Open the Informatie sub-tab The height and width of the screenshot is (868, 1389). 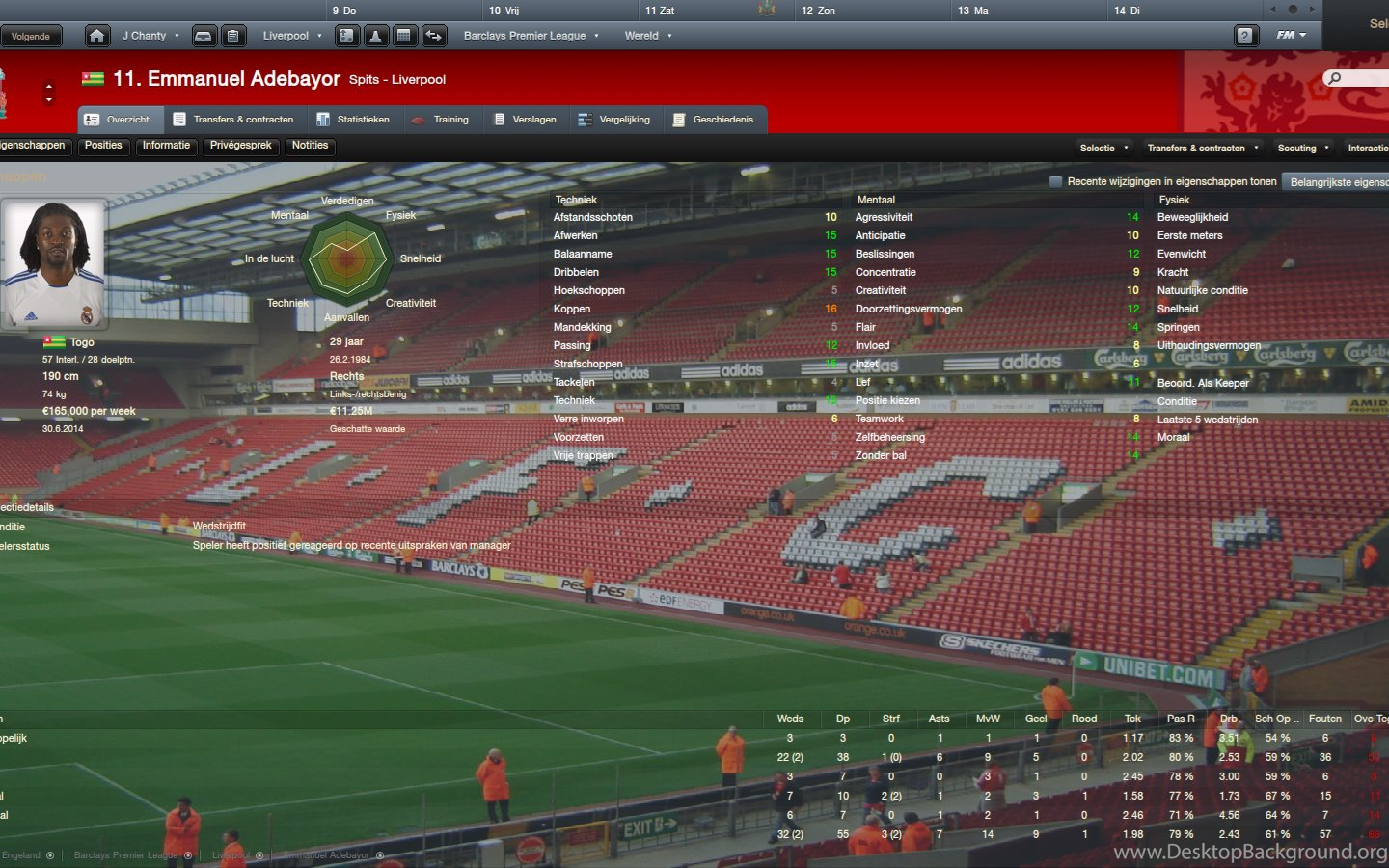[166, 146]
